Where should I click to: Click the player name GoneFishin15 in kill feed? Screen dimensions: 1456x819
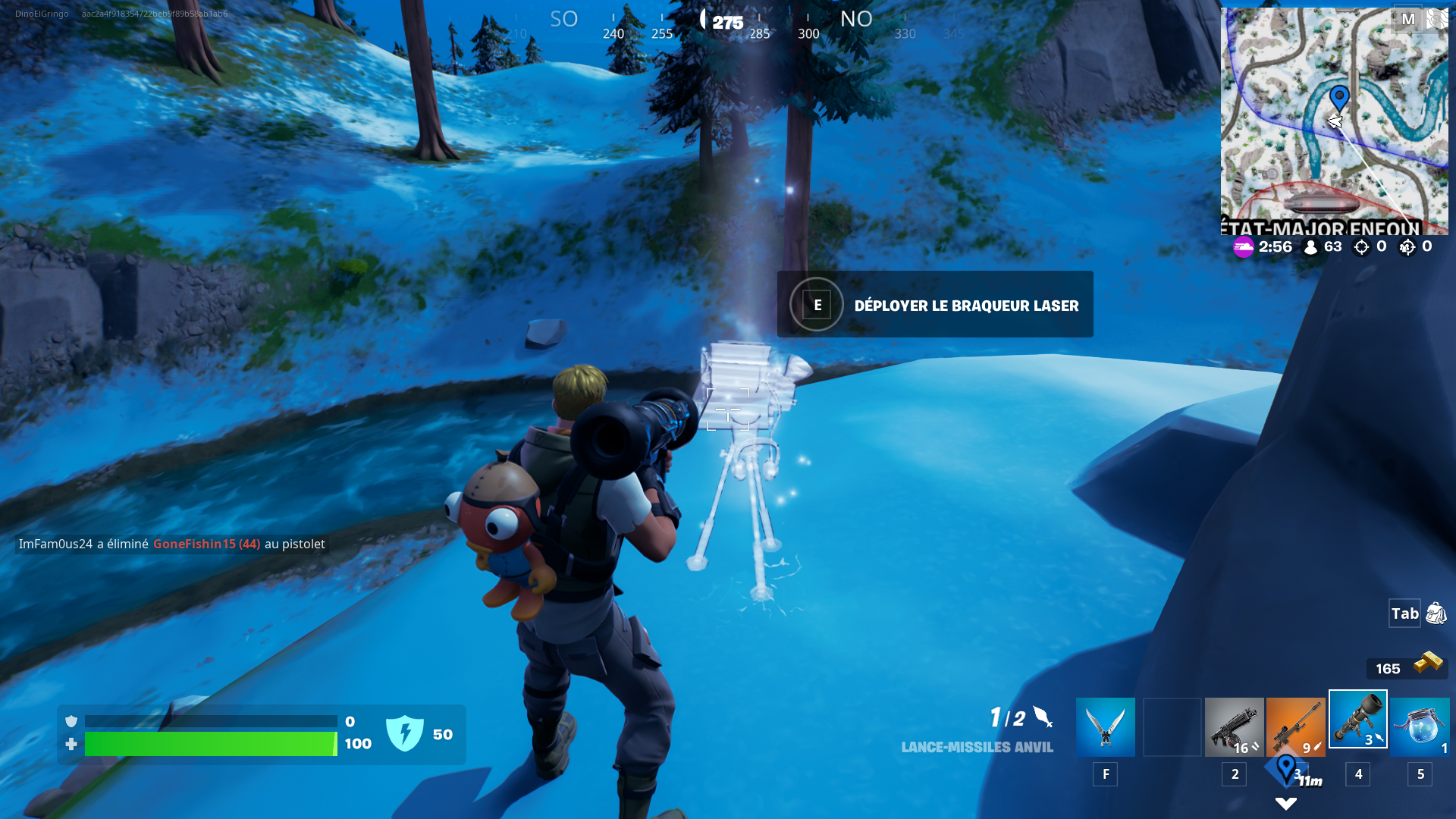click(x=193, y=544)
